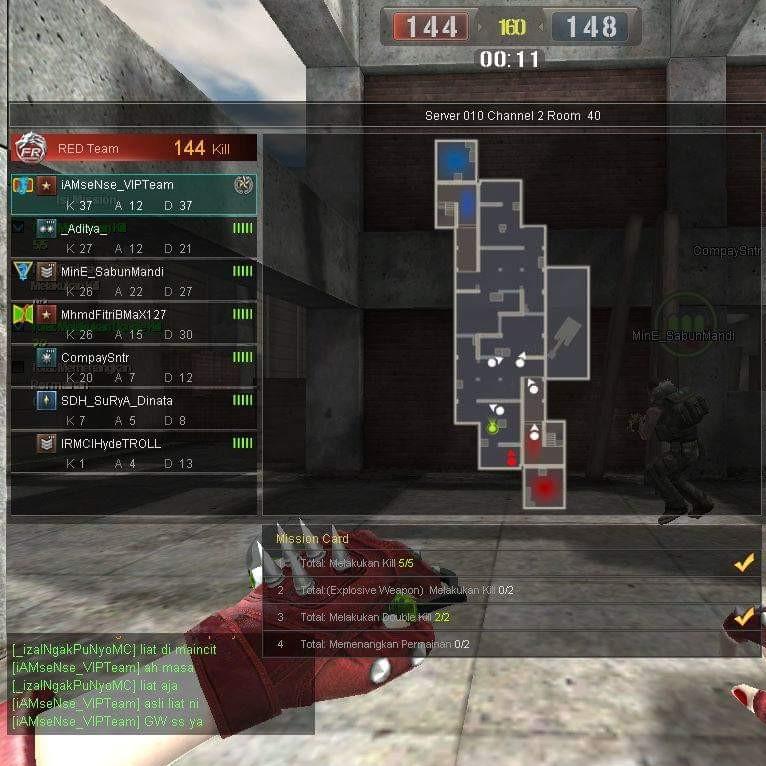Click the blue base room on the map
The width and height of the screenshot is (766, 766).
pyautogui.click(x=456, y=159)
